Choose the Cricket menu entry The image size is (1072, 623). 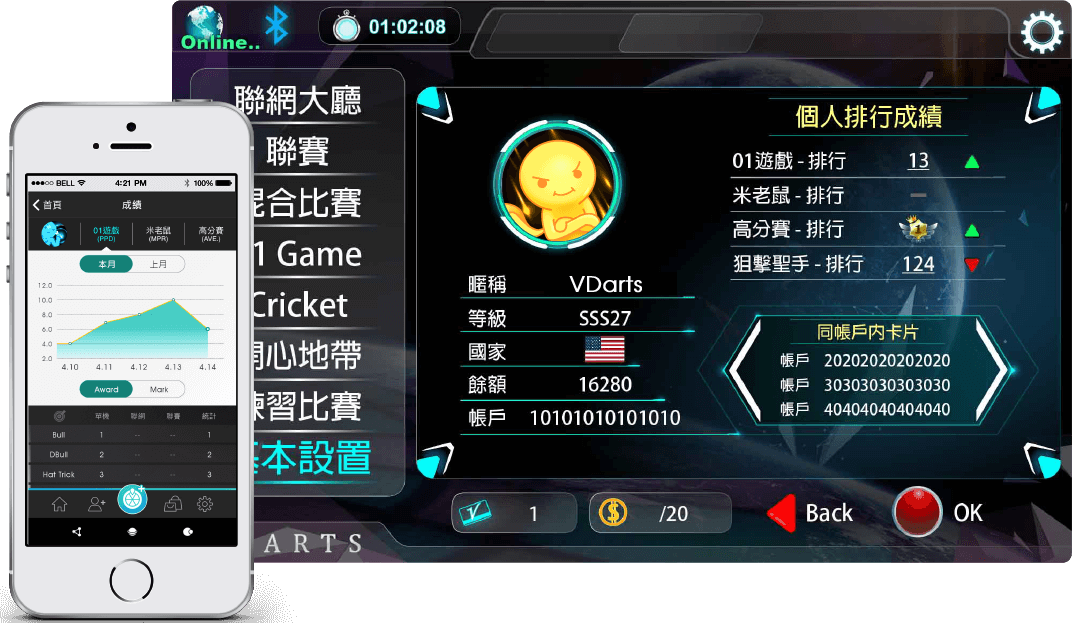(x=300, y=305)
